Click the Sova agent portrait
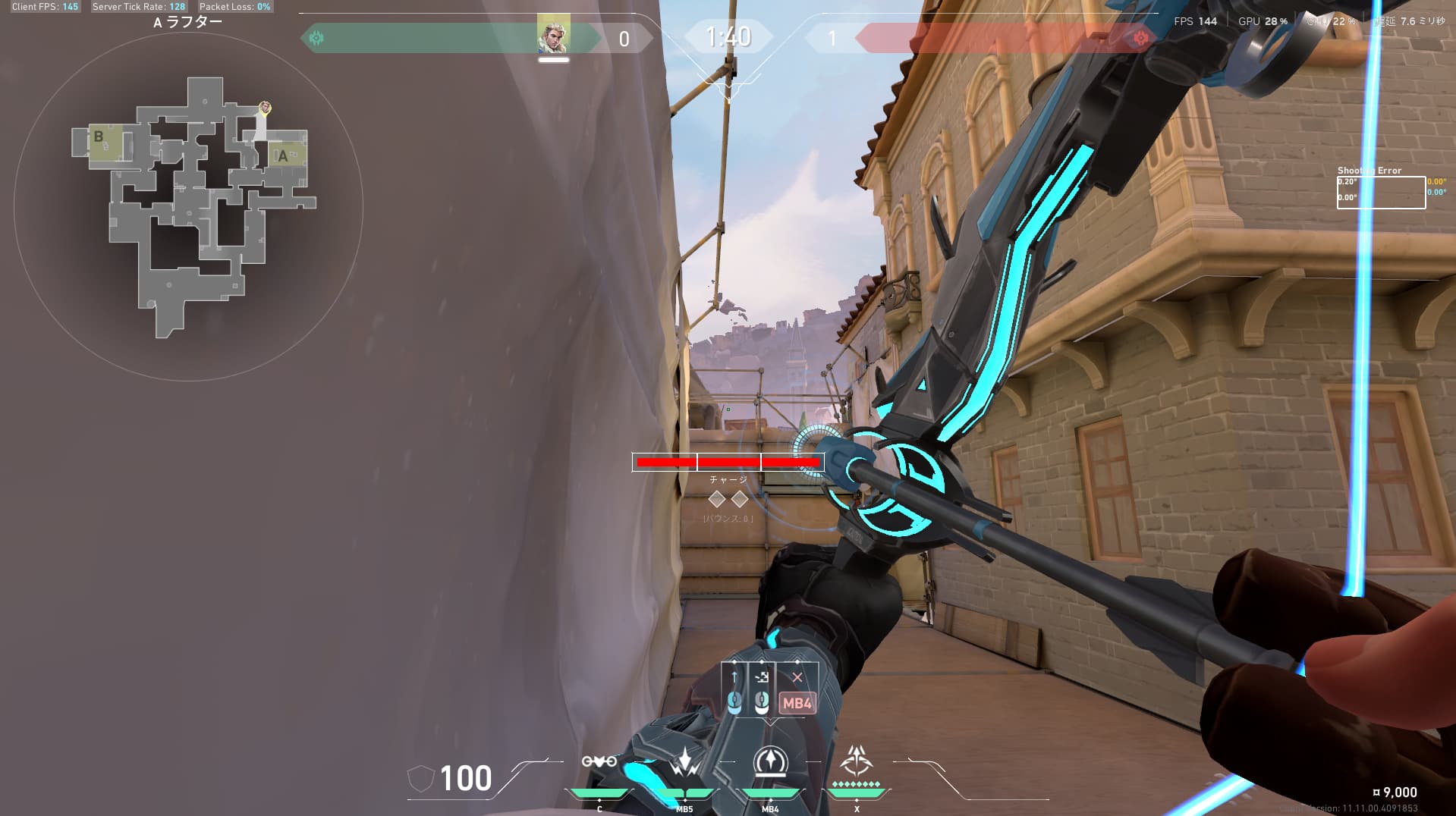 point(553,35)
